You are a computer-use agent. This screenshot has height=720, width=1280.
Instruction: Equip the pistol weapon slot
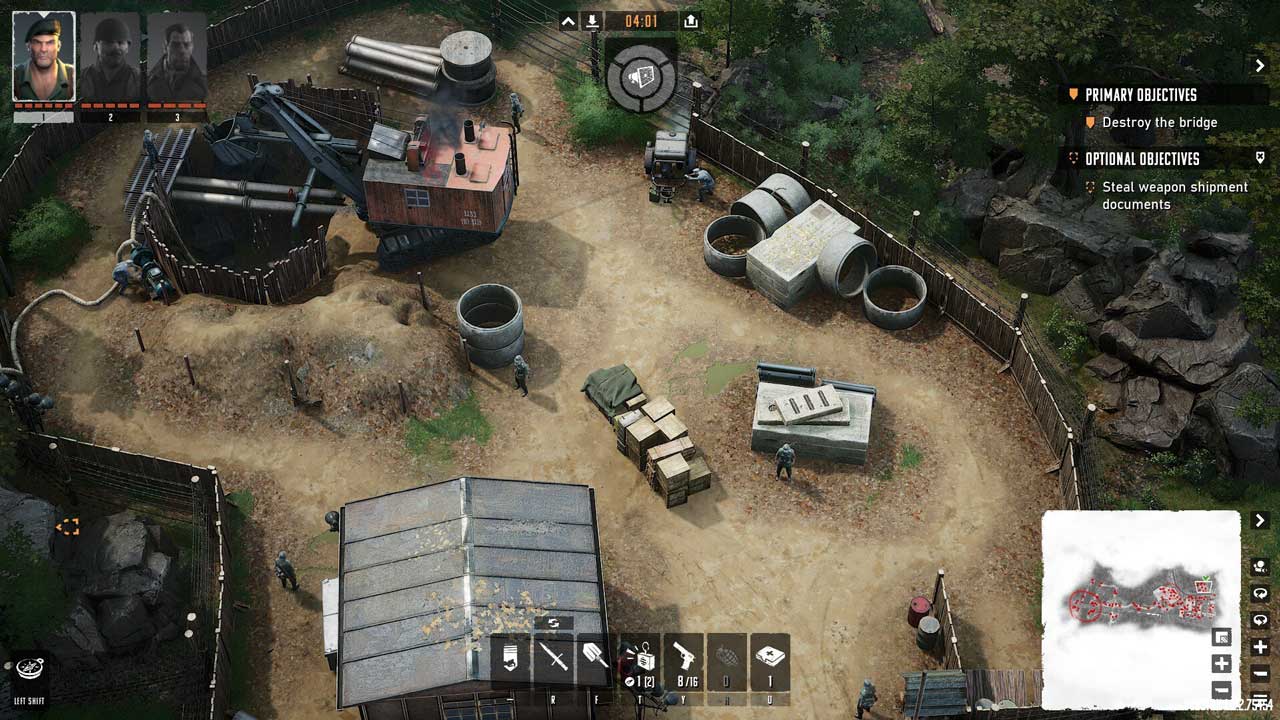coord(685,659)
